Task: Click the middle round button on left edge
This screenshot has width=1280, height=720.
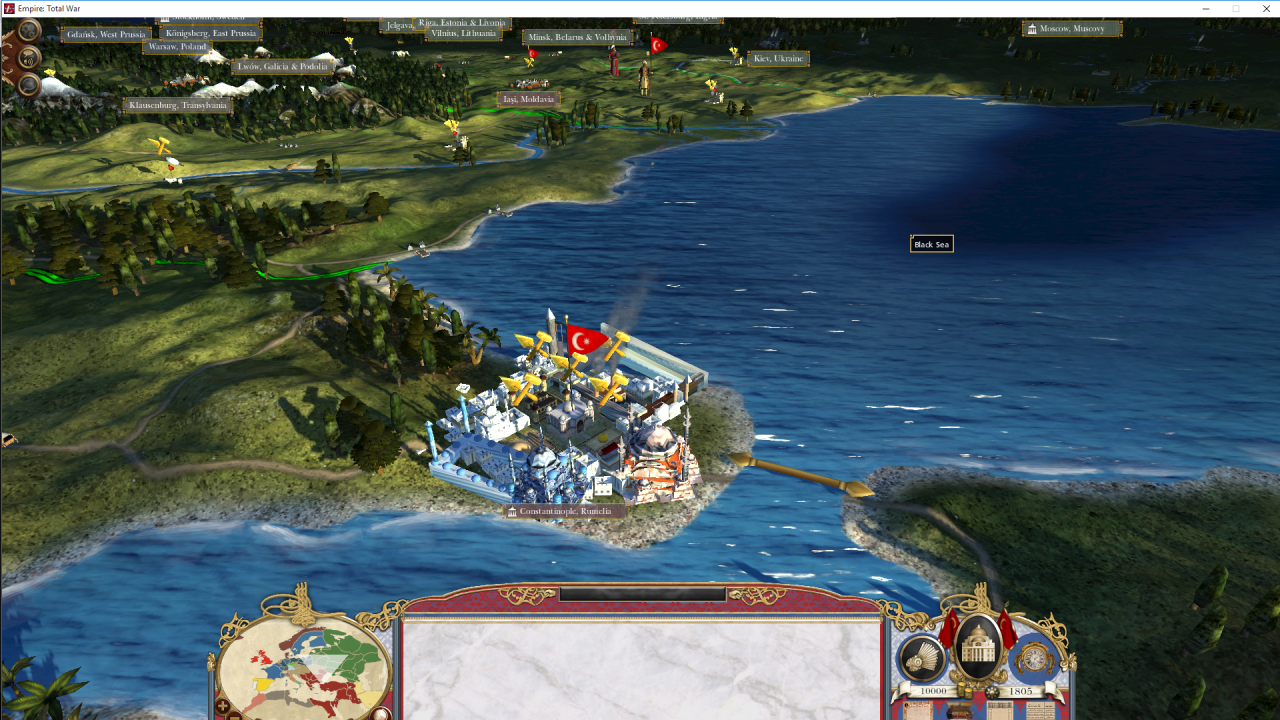Action: coord(28,57)
